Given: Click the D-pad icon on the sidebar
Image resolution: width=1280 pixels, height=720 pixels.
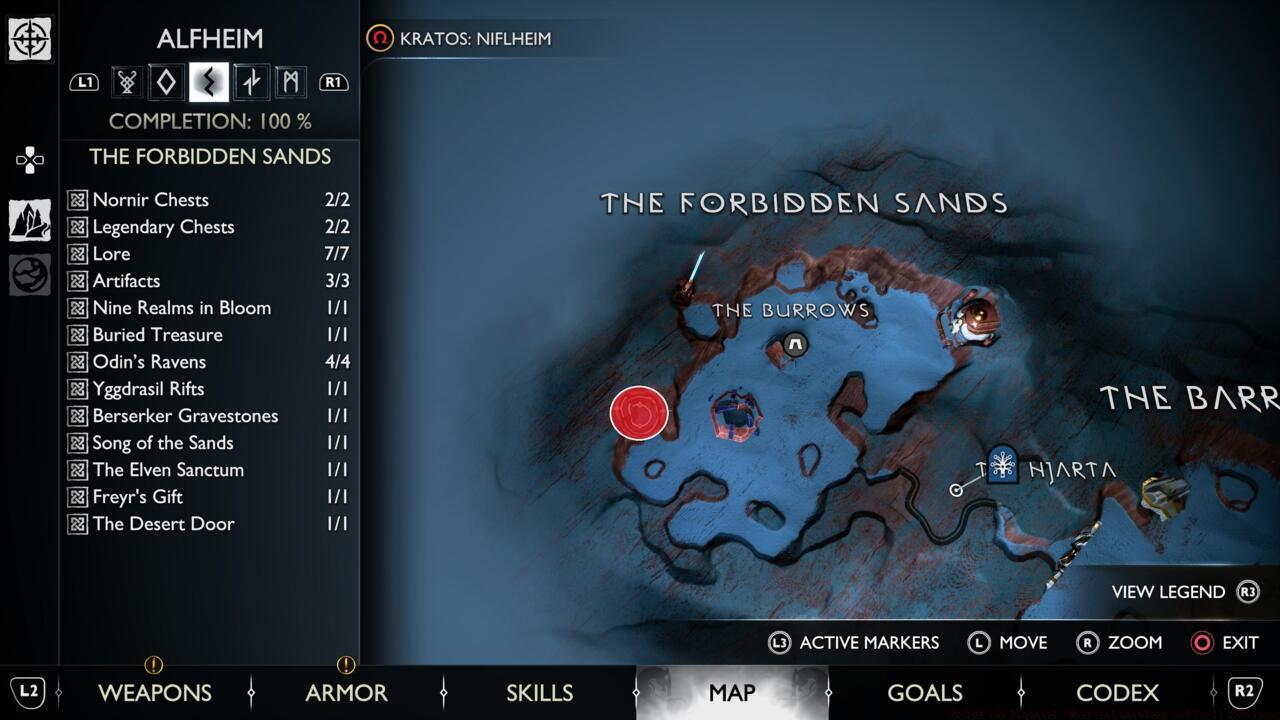Looking at the screenshot, I should 30,160.
